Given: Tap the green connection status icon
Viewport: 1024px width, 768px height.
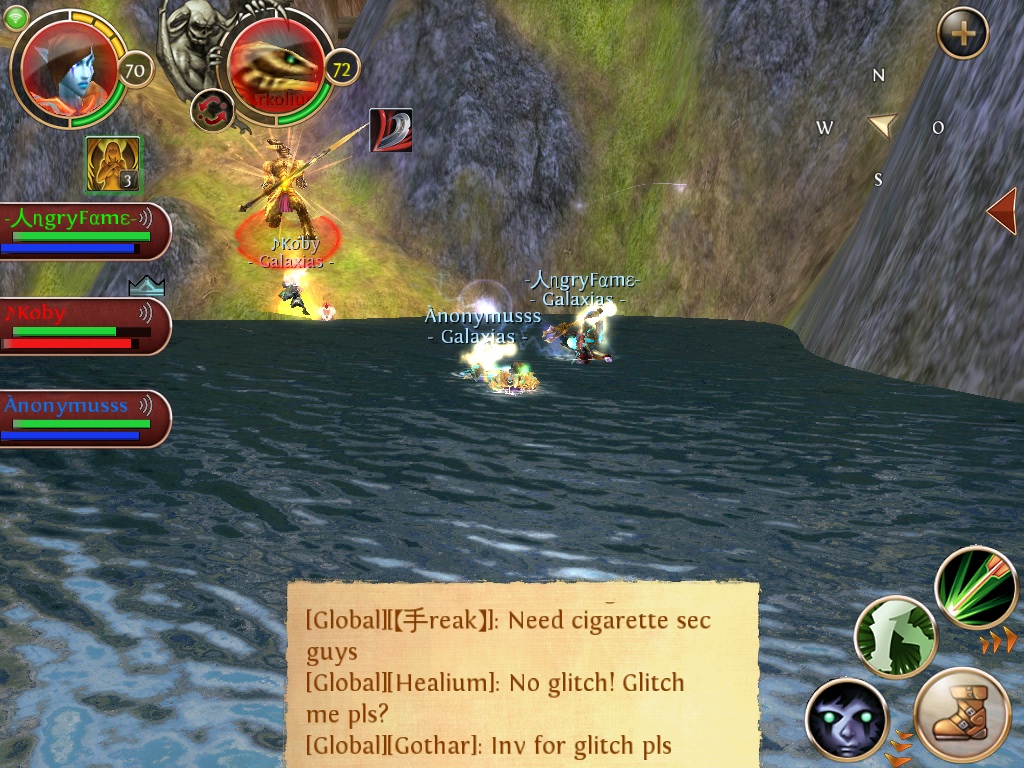Looking at the screenshot, I should pyautogui.click(x=16, y=16).
